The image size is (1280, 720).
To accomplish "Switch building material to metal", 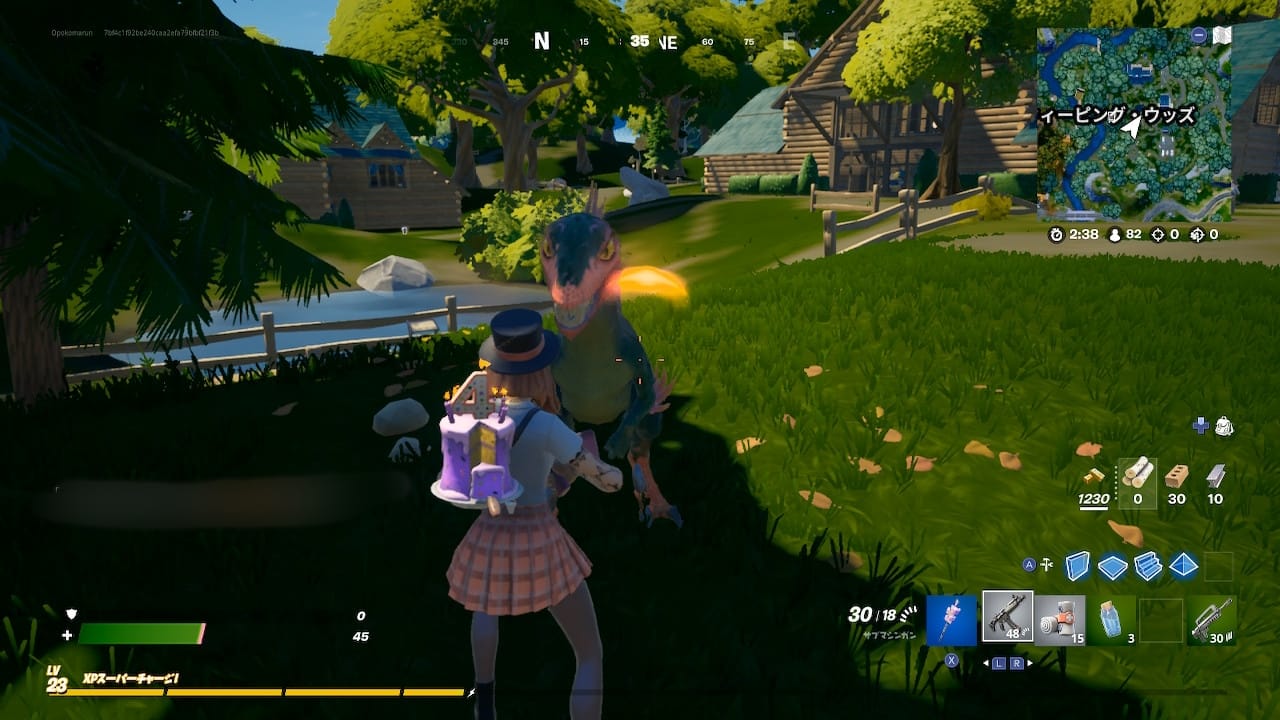I will pyautogui.click(x=1215, y=475).
